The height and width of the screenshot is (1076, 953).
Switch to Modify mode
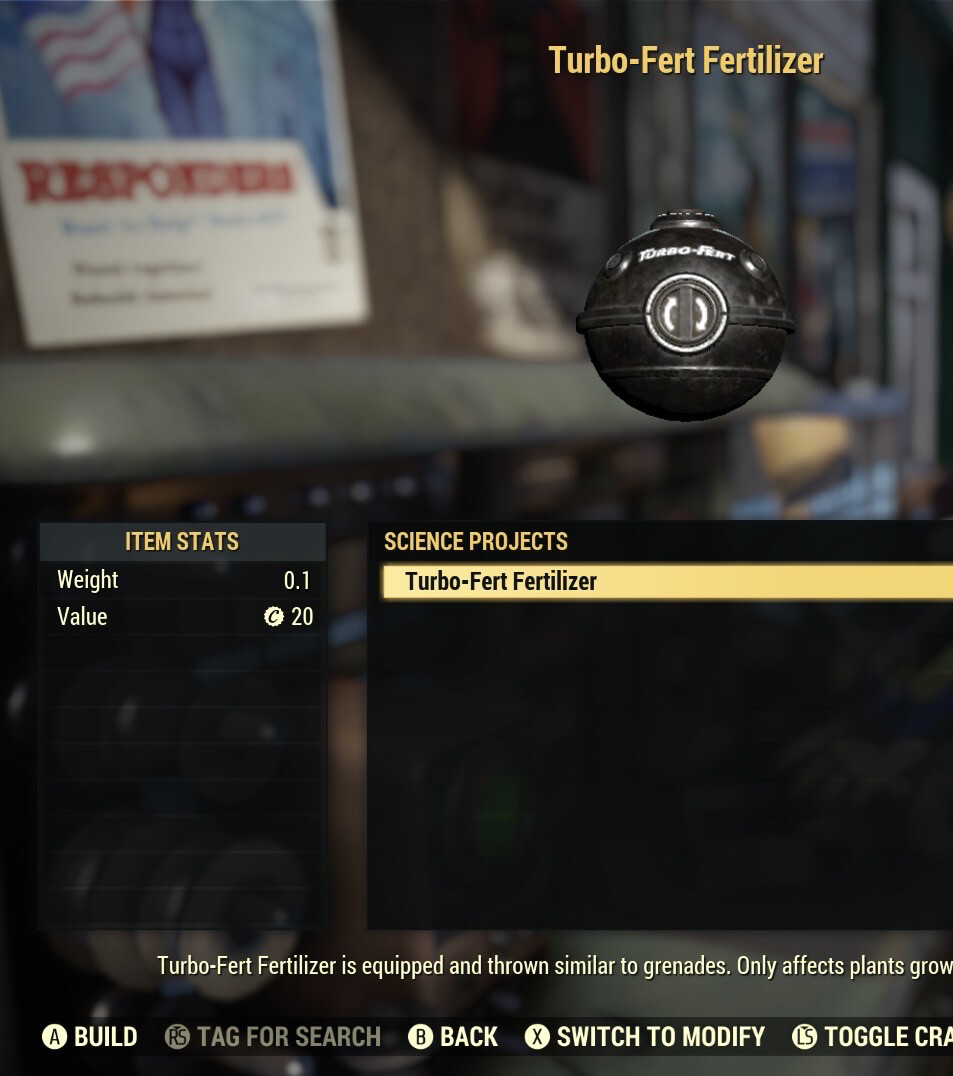pos(646,1037)
